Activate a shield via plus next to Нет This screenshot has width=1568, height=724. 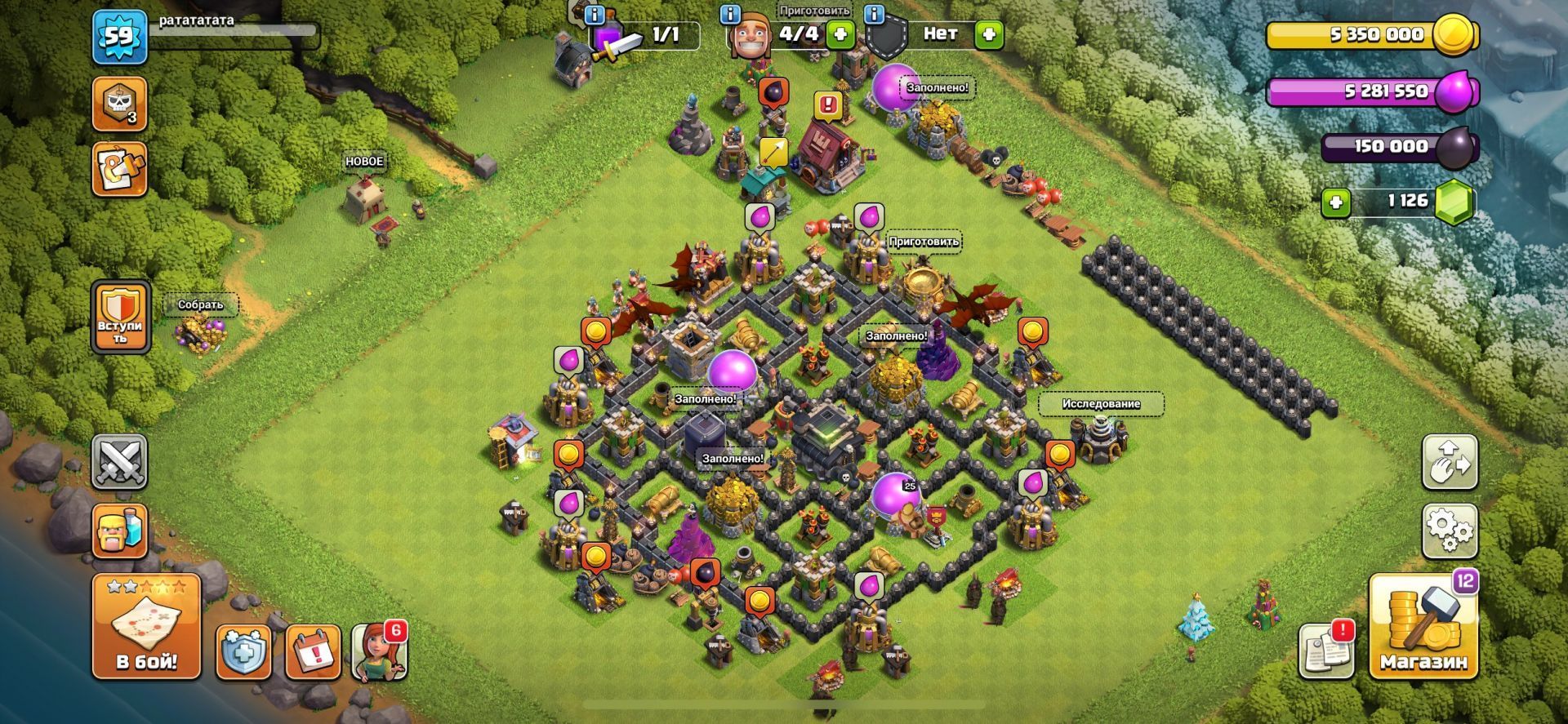click(x=988, y=34)
